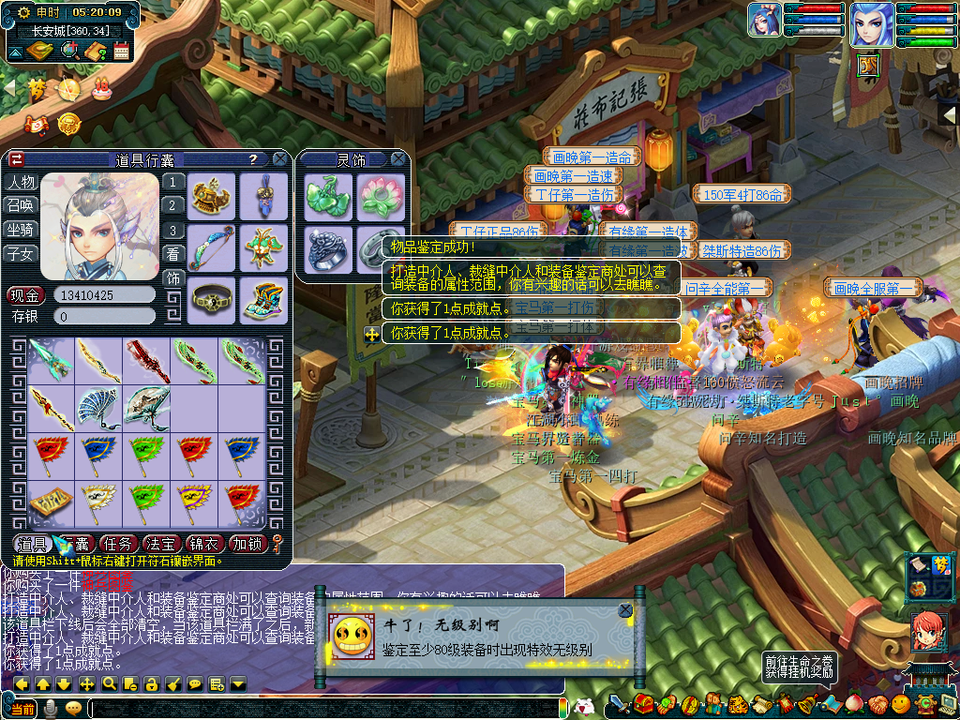Image resolution: width=960 pixels, height=720 pixels.
Task: Select the pink lotus accessory slot
Action: [379, 196]
